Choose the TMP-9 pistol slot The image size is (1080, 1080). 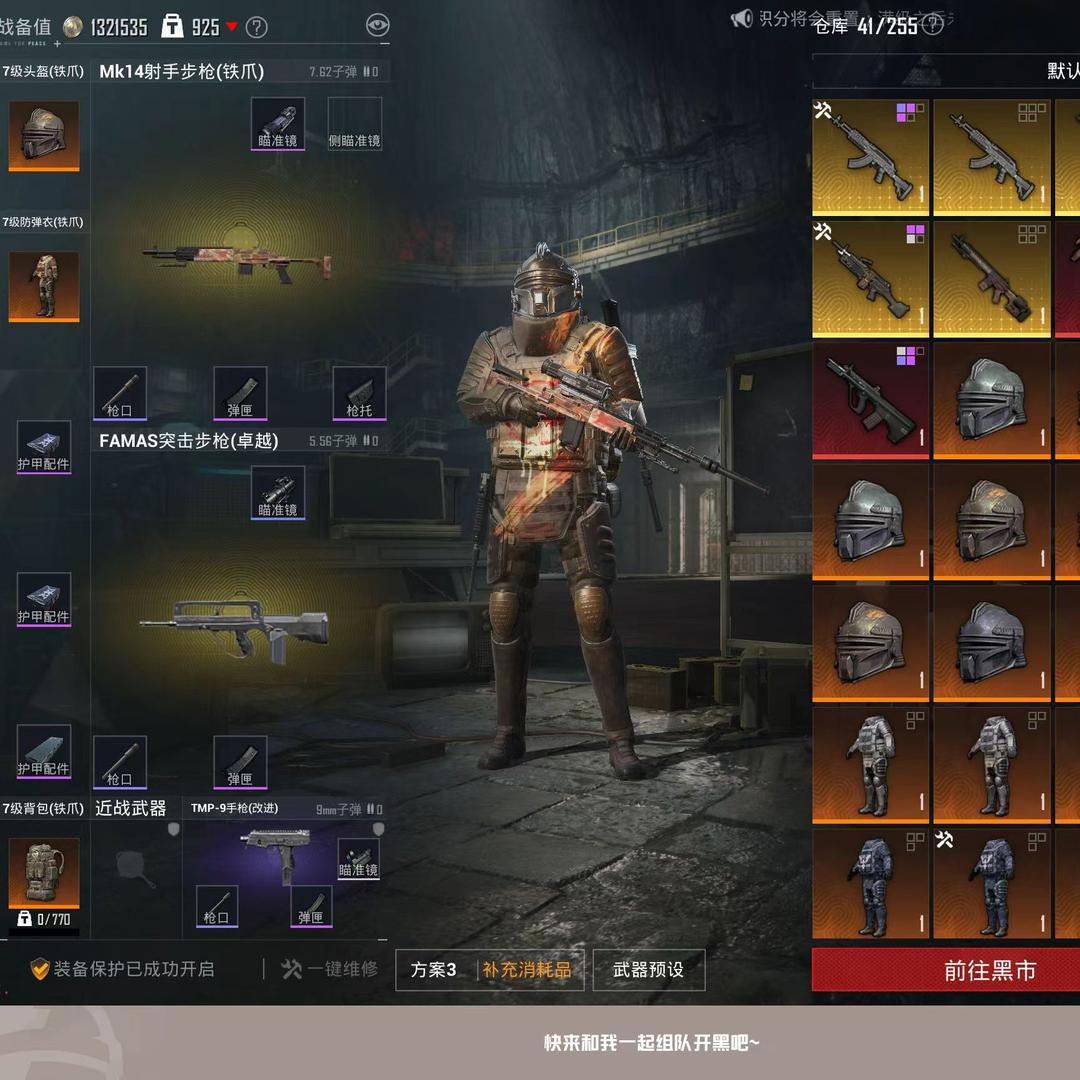(x=274, y=855)
